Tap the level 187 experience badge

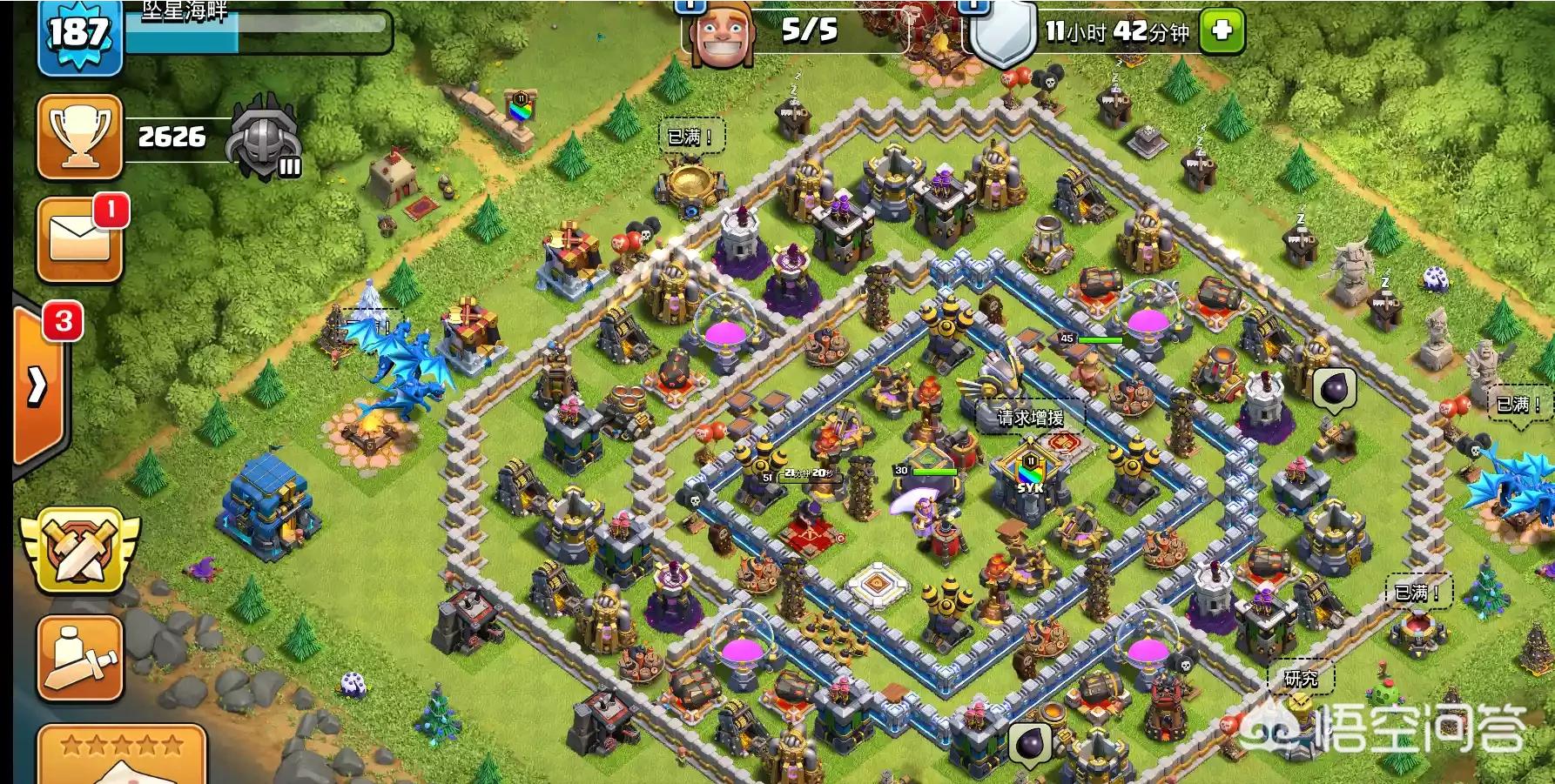[x=79, y=36]
